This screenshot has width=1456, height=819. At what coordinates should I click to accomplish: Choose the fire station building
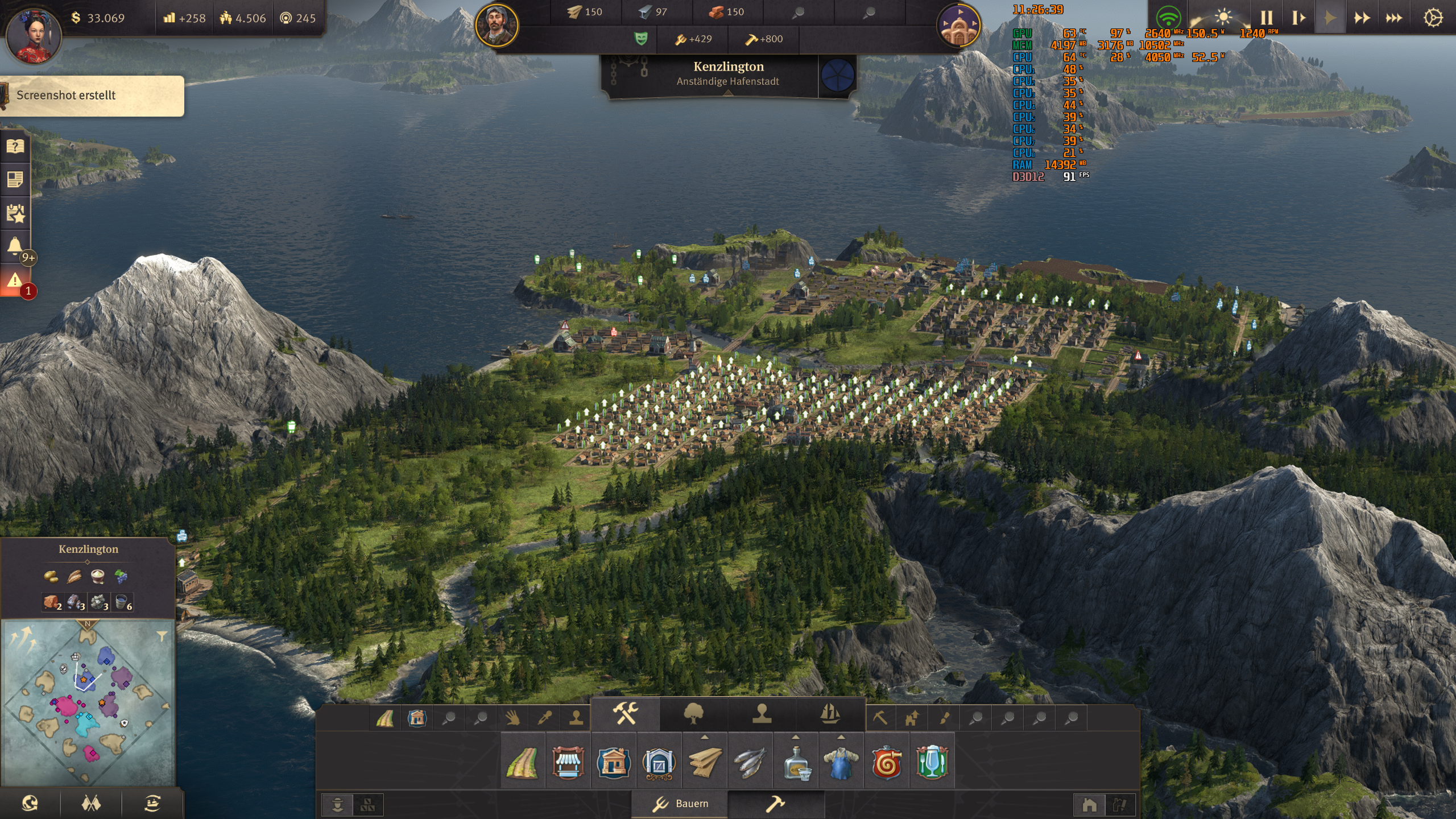coord(886,763)
